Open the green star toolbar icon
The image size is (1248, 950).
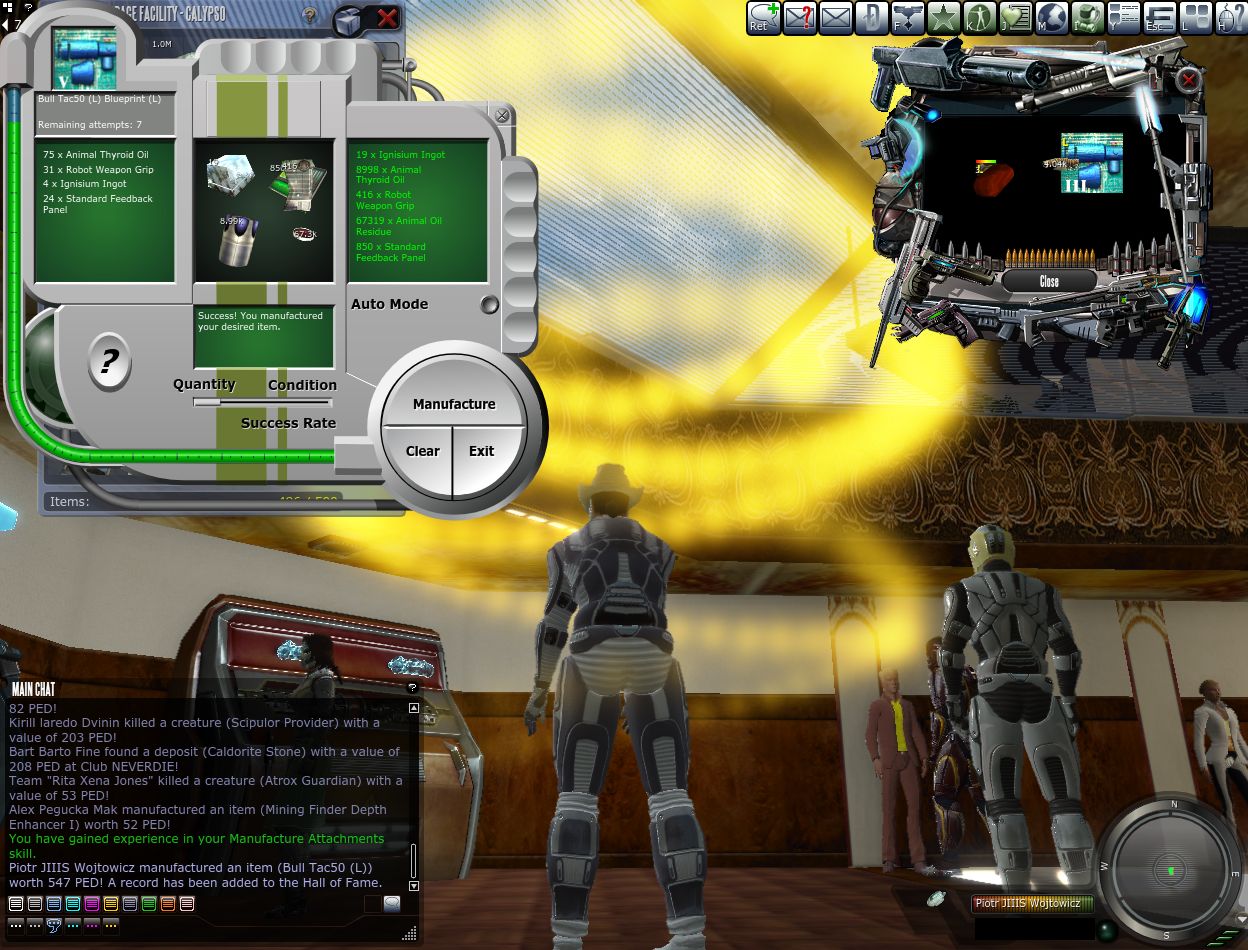pyautogui.click(x=943, y=18)
